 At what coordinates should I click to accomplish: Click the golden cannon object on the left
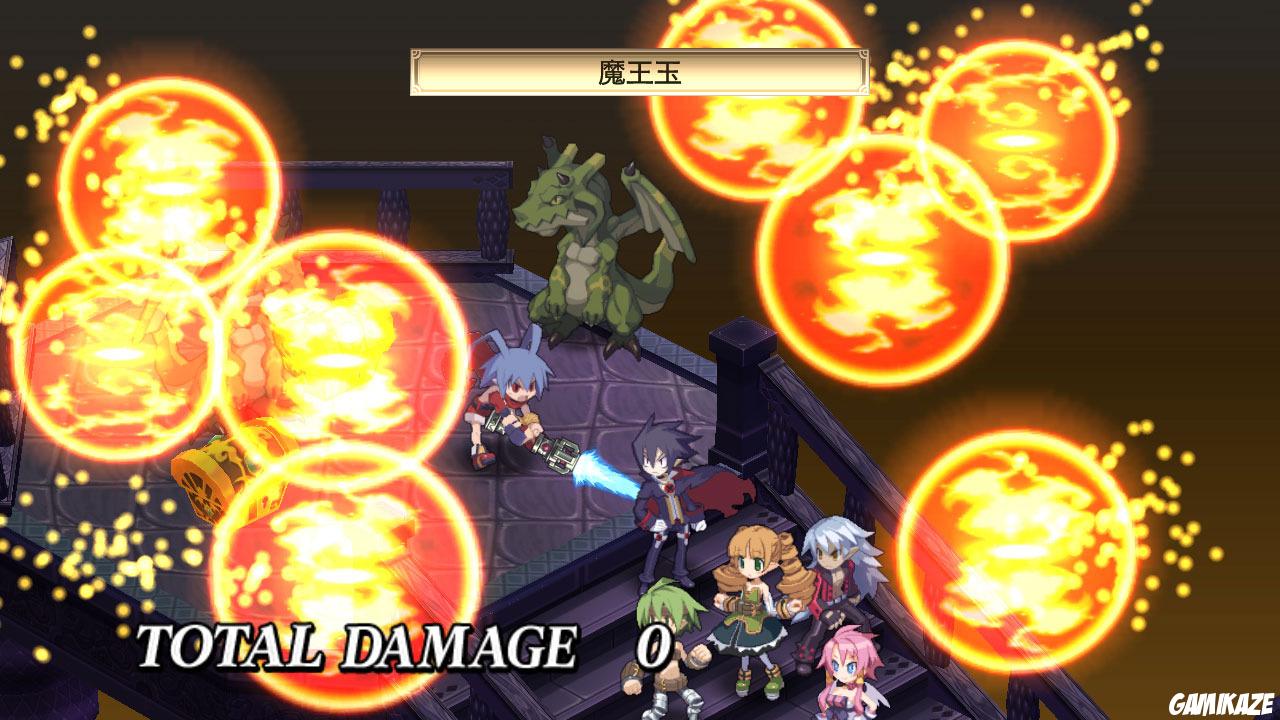[x=210, y=480]
